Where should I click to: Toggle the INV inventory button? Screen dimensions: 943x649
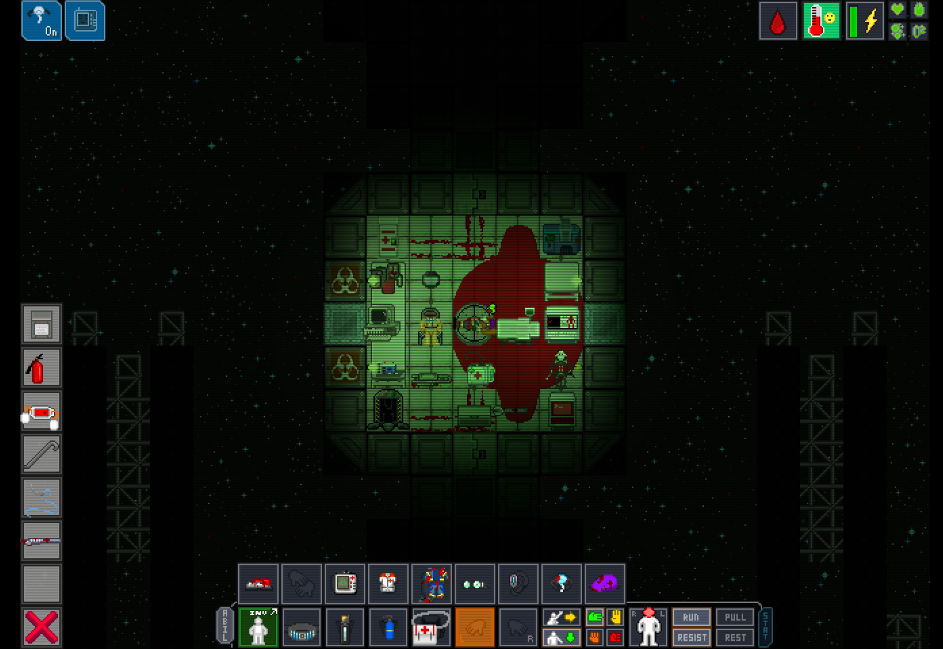click(x=258, y=627)
